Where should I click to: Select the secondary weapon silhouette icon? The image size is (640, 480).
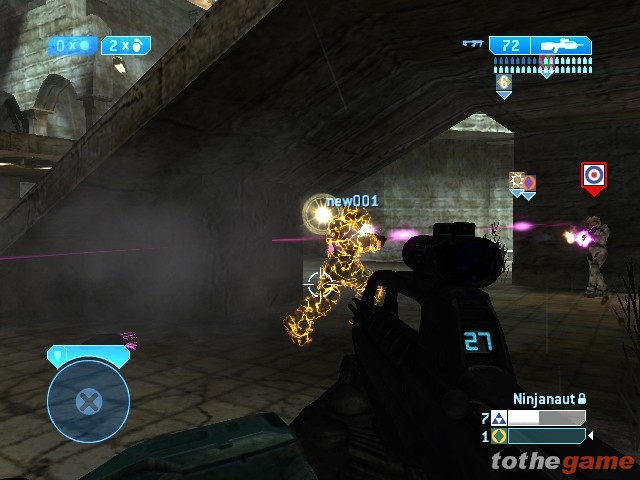[x=473, y=44]
